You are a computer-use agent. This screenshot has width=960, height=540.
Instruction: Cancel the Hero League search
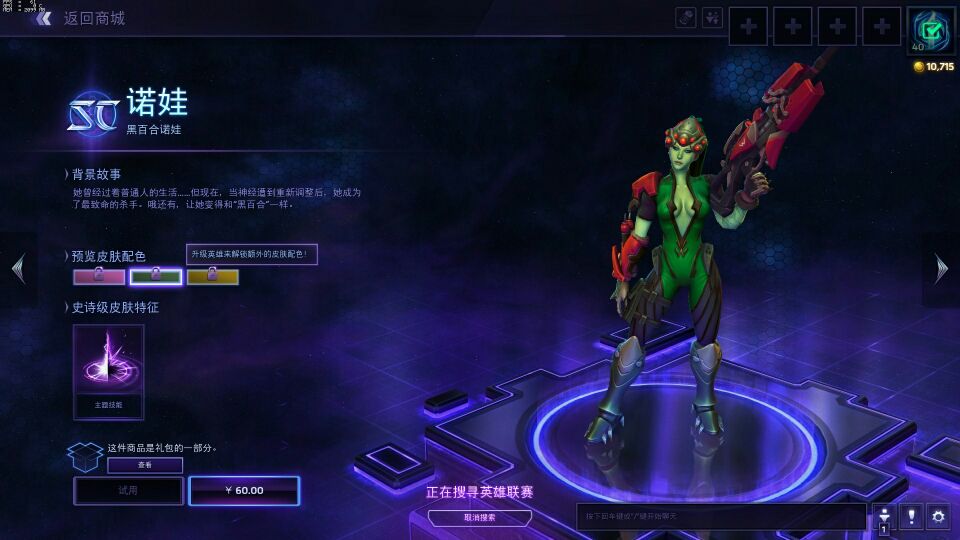(x=480, y=517)
